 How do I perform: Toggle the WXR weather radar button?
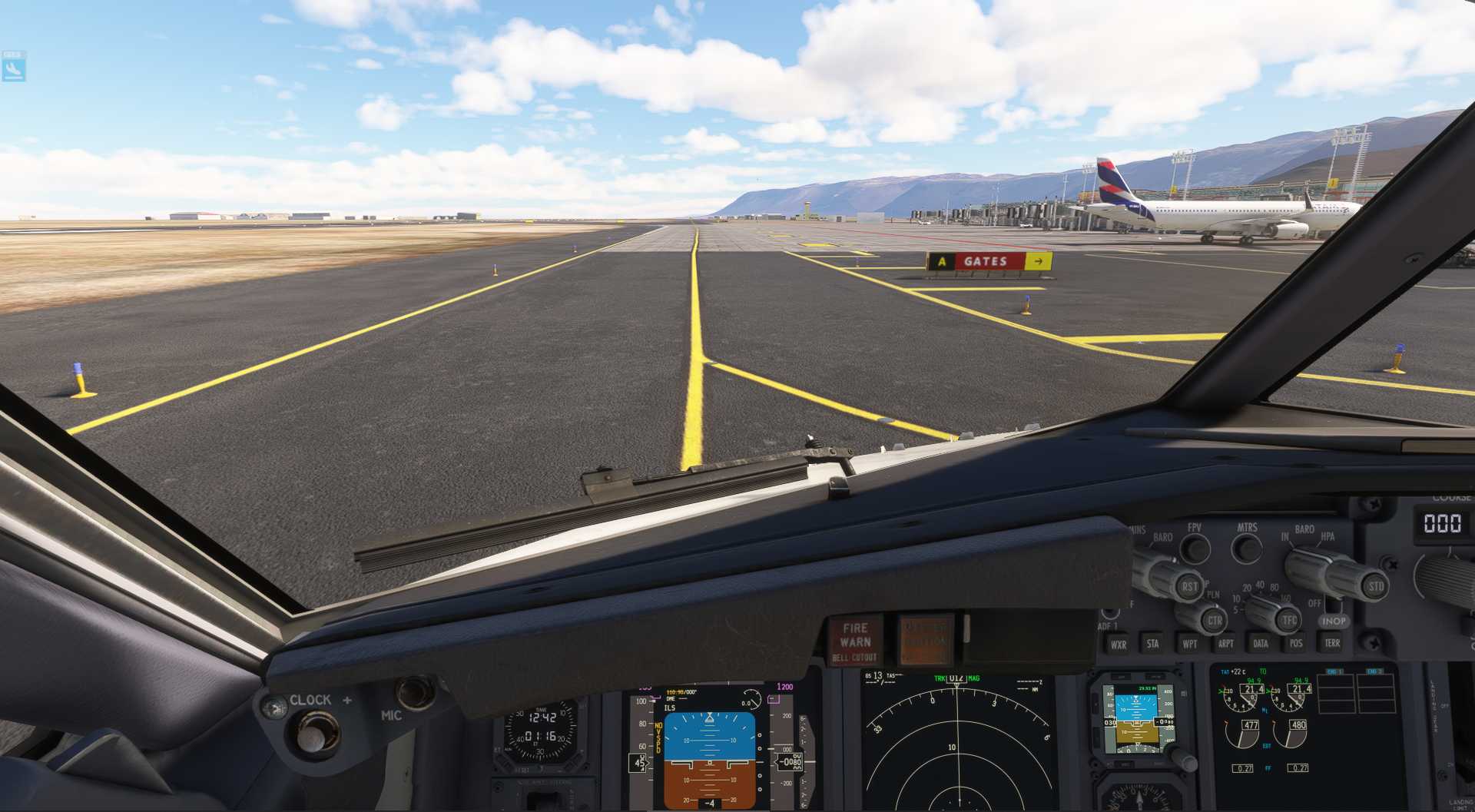tap(1118, 645)
